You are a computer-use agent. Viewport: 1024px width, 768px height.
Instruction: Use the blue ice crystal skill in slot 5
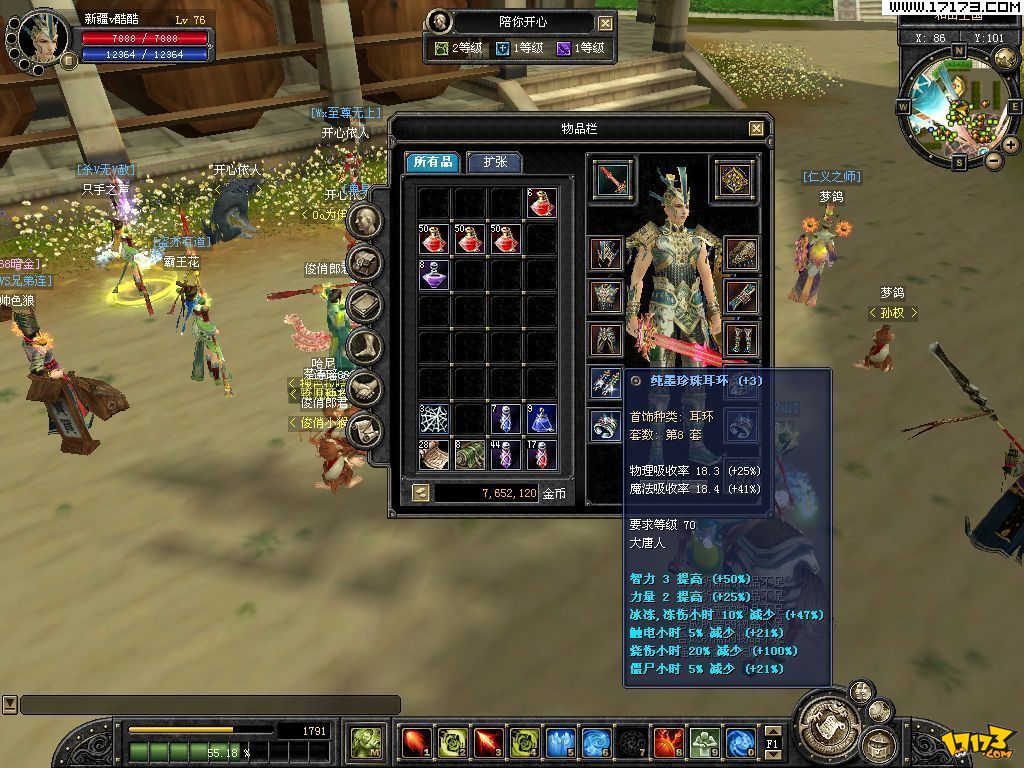(x=561, y=742)
